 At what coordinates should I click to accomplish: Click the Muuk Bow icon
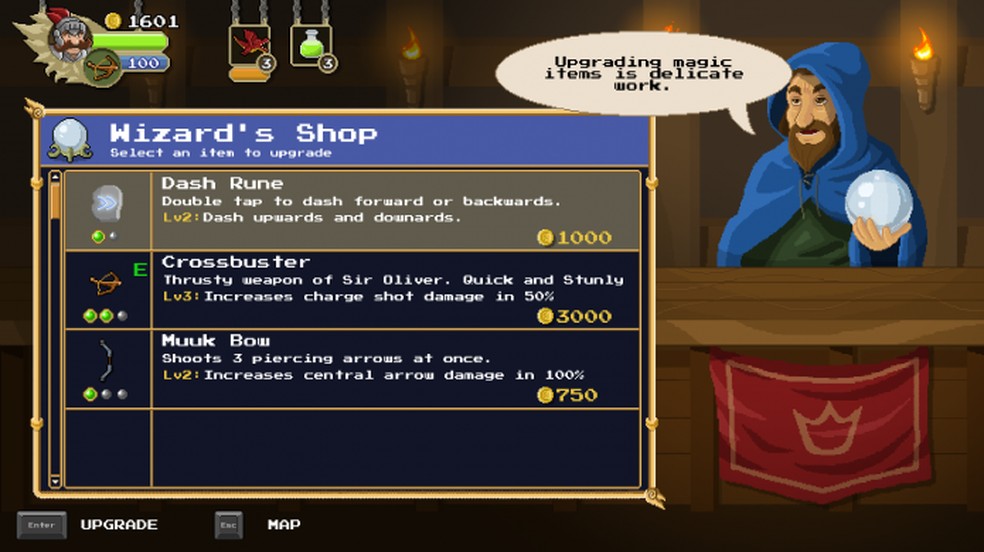(106, 360)
